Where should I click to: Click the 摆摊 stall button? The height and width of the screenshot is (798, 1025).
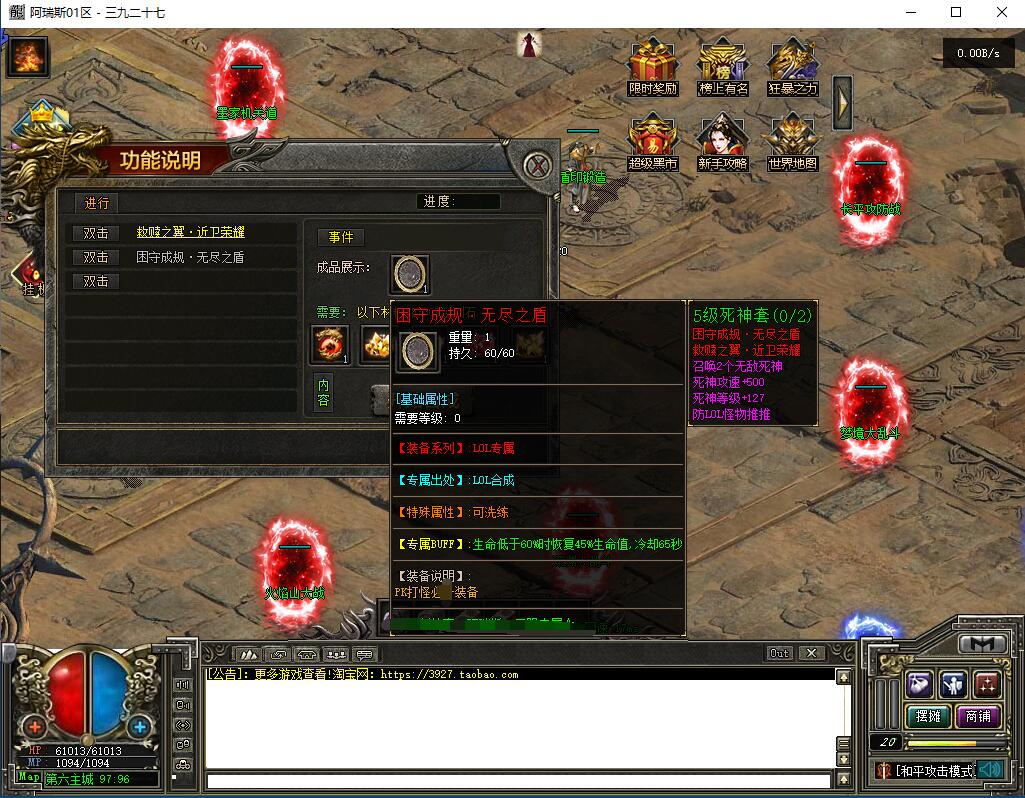(928, 716)
